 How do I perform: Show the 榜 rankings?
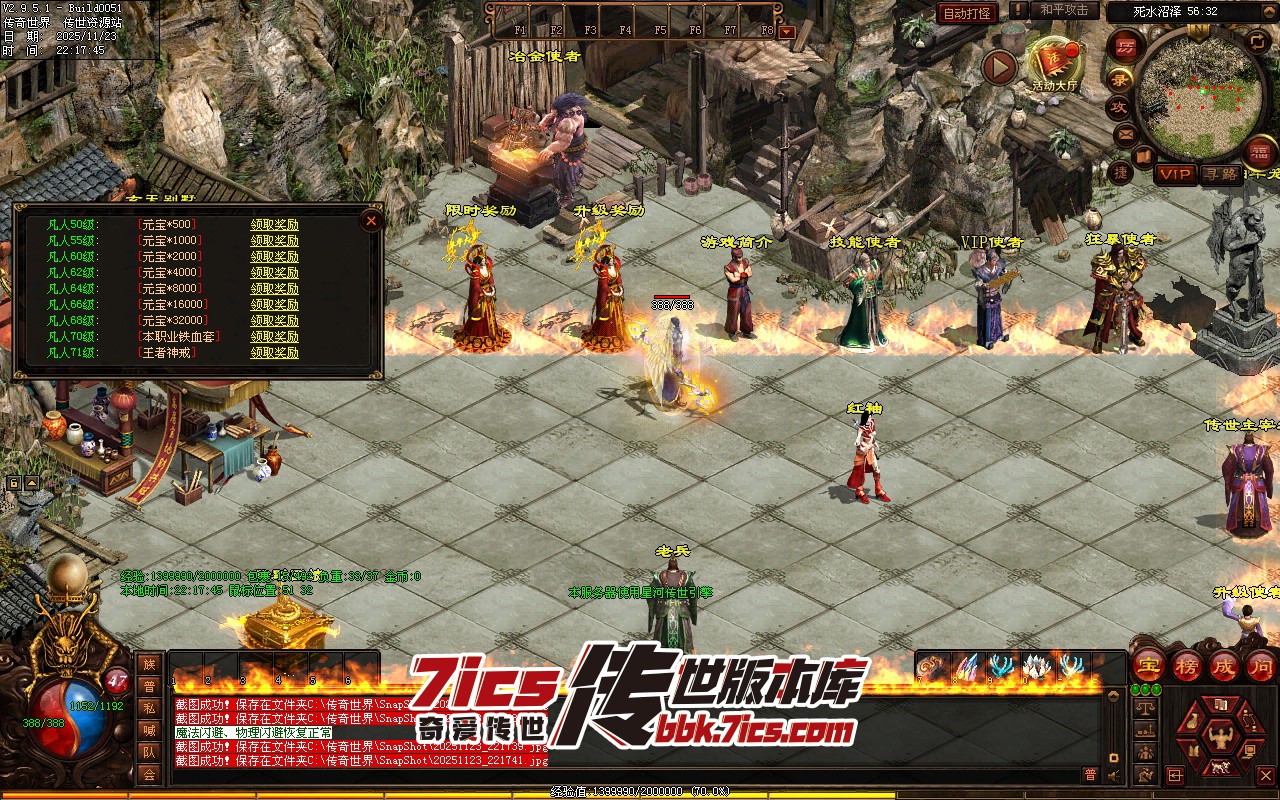tap(1187, 665)
